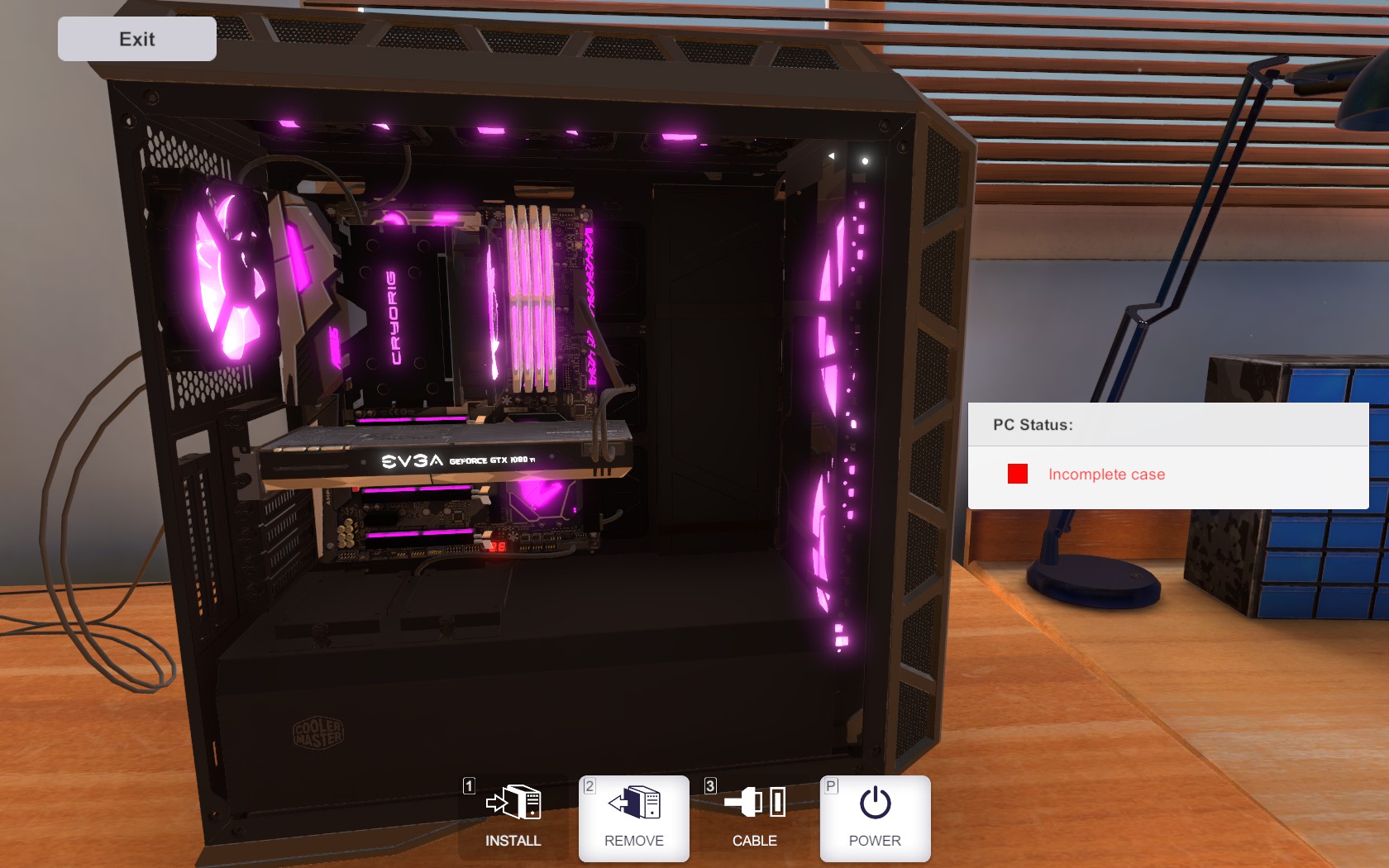Click the Exit button

pyautogui.click(x=136, y=38)
